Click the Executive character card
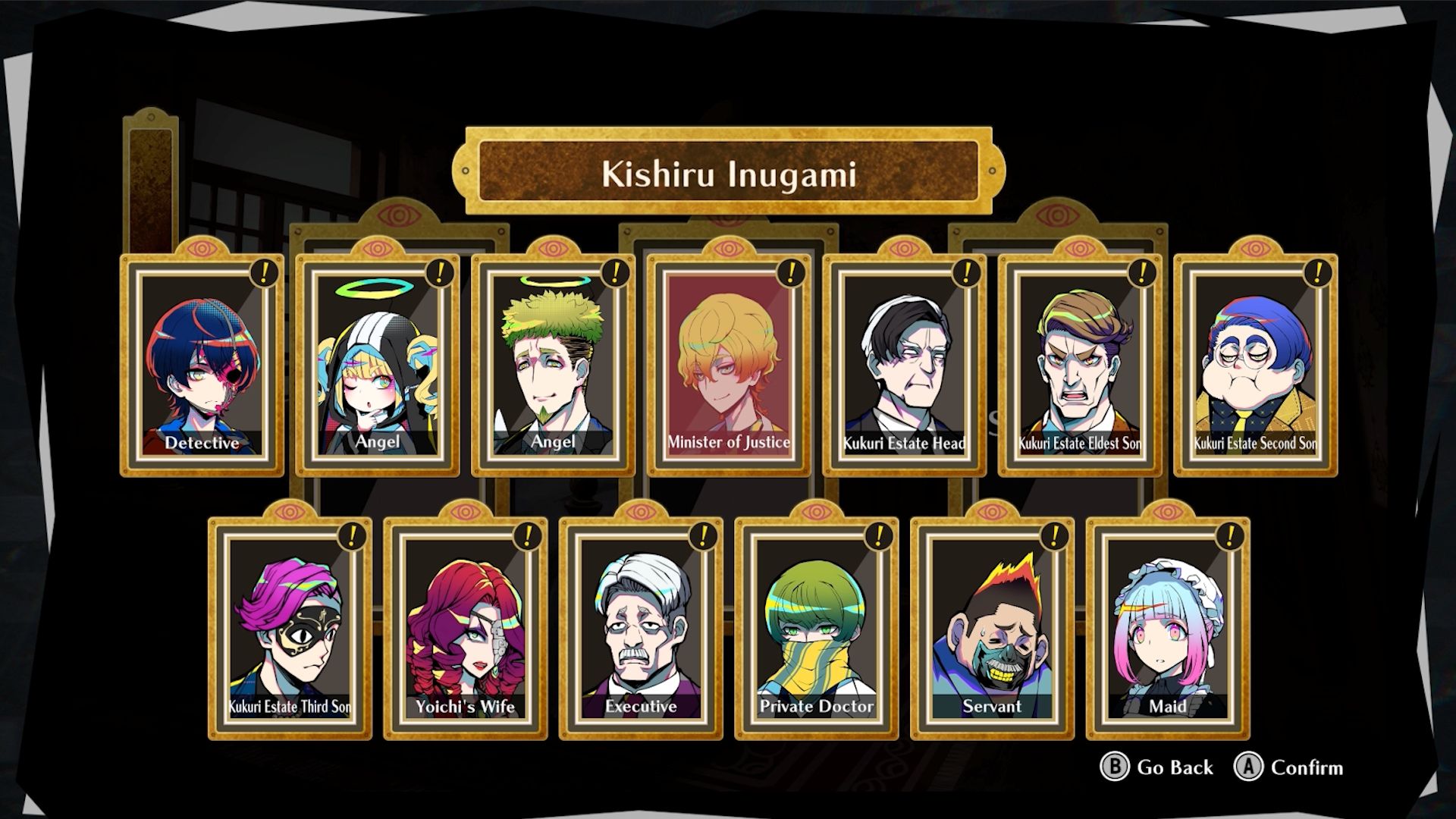 coord(641,629)
